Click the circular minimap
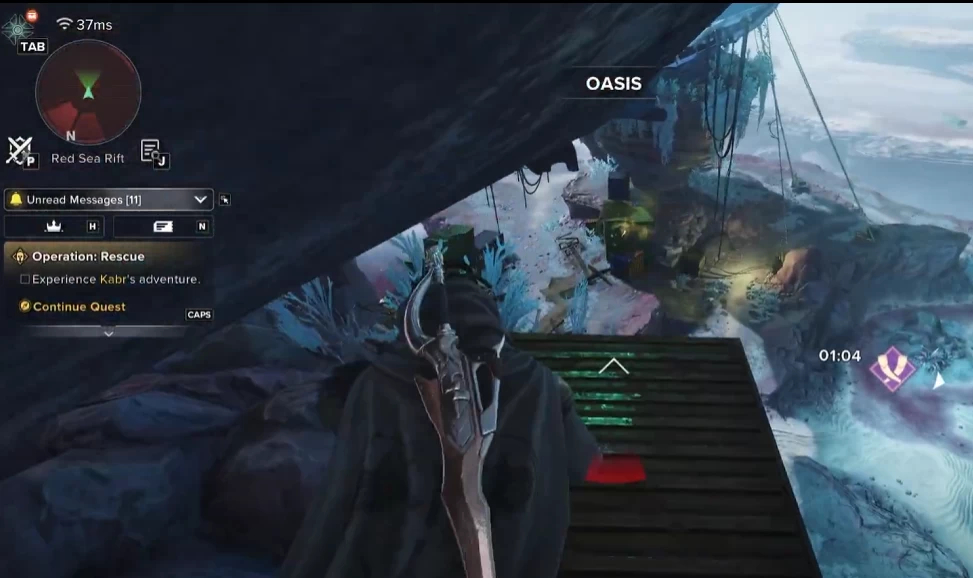 [88, 92]
